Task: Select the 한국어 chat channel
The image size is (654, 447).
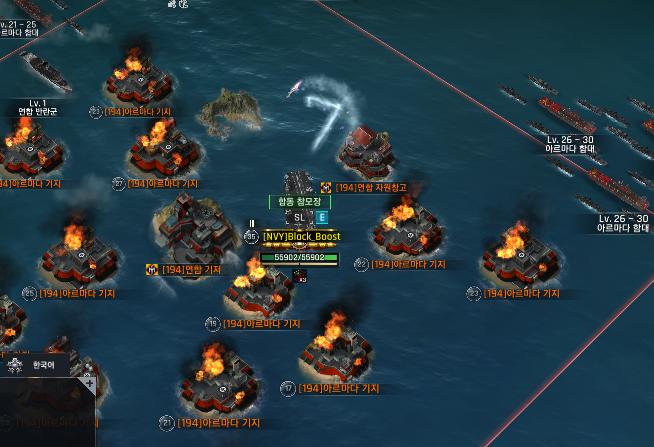Action: coord(45,365)
